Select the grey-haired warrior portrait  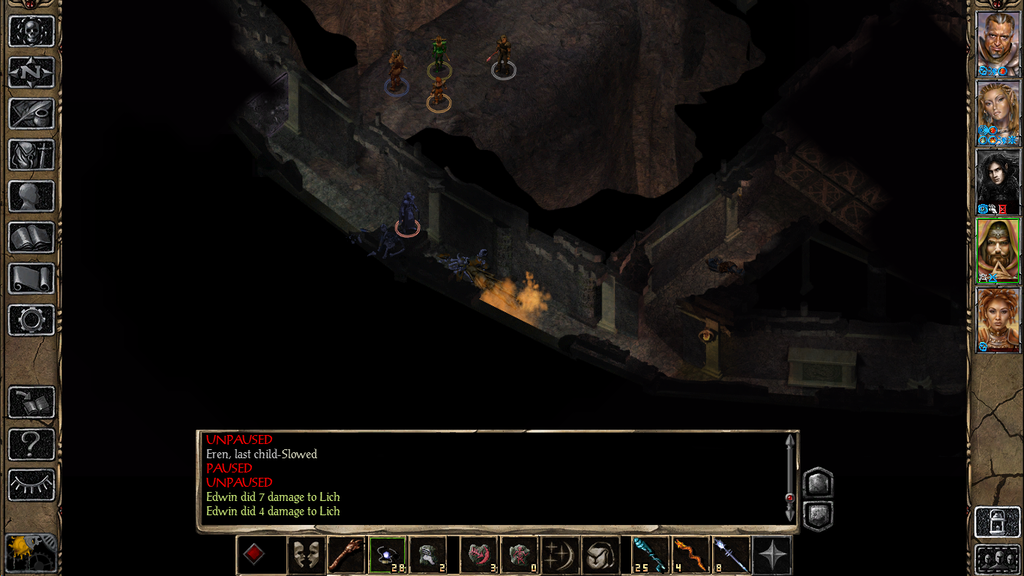pyautogui.click(x=997, y=43)
